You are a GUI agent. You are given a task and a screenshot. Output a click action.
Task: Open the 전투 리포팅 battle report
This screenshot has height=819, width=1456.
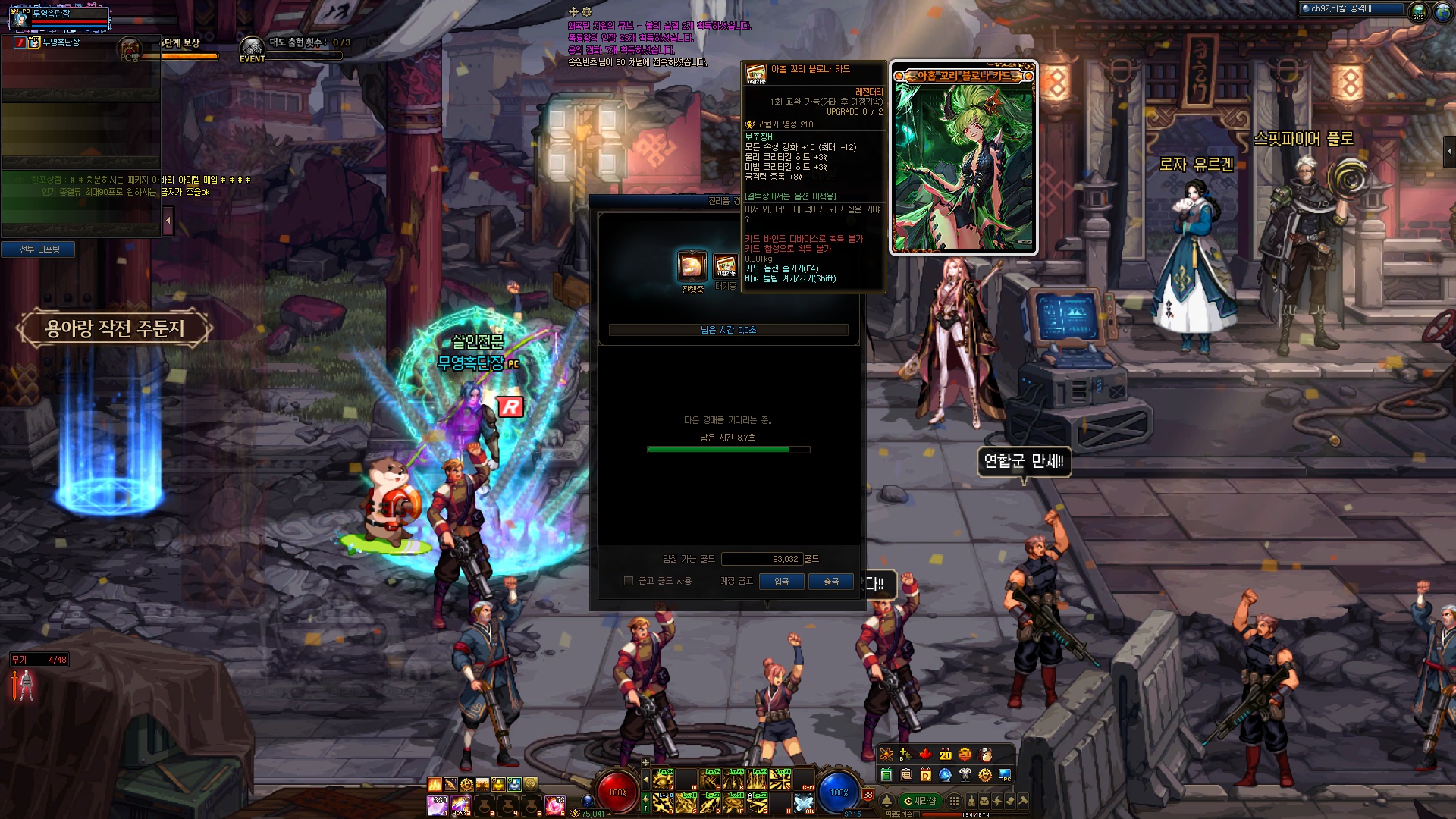click(x=39, y=249)
